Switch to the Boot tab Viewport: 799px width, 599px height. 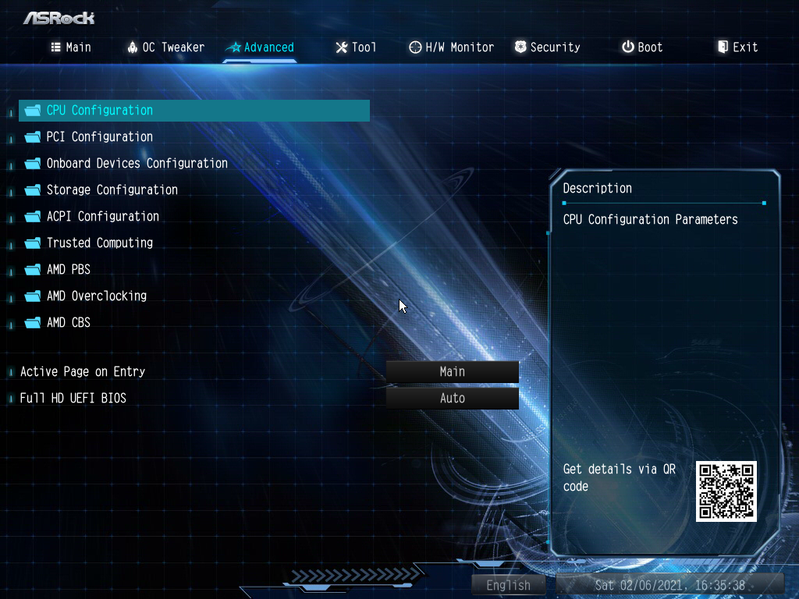[642, 47]
